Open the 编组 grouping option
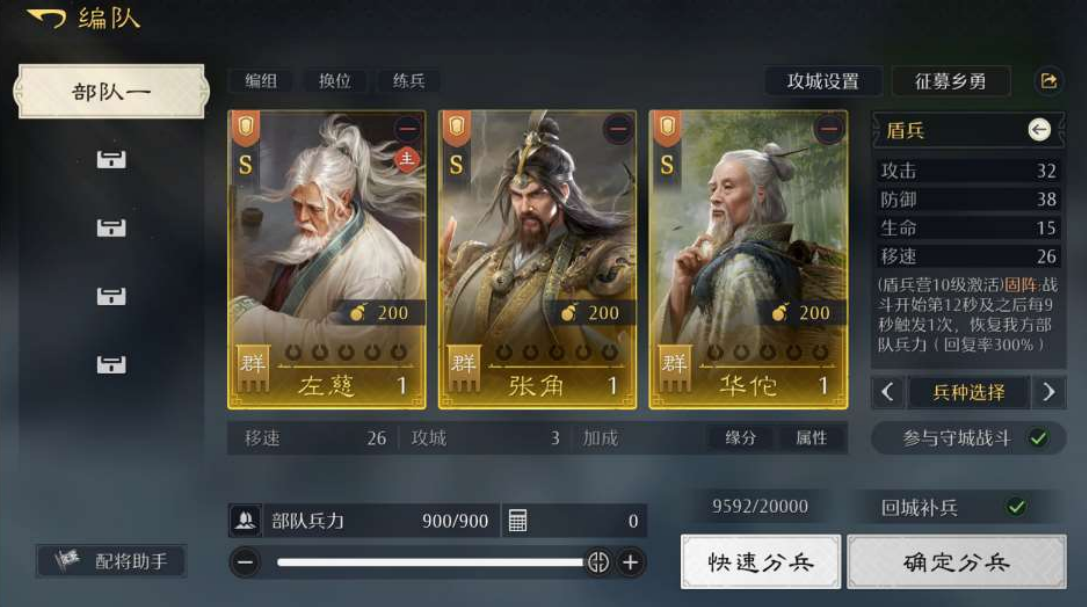 coord(261,81)
